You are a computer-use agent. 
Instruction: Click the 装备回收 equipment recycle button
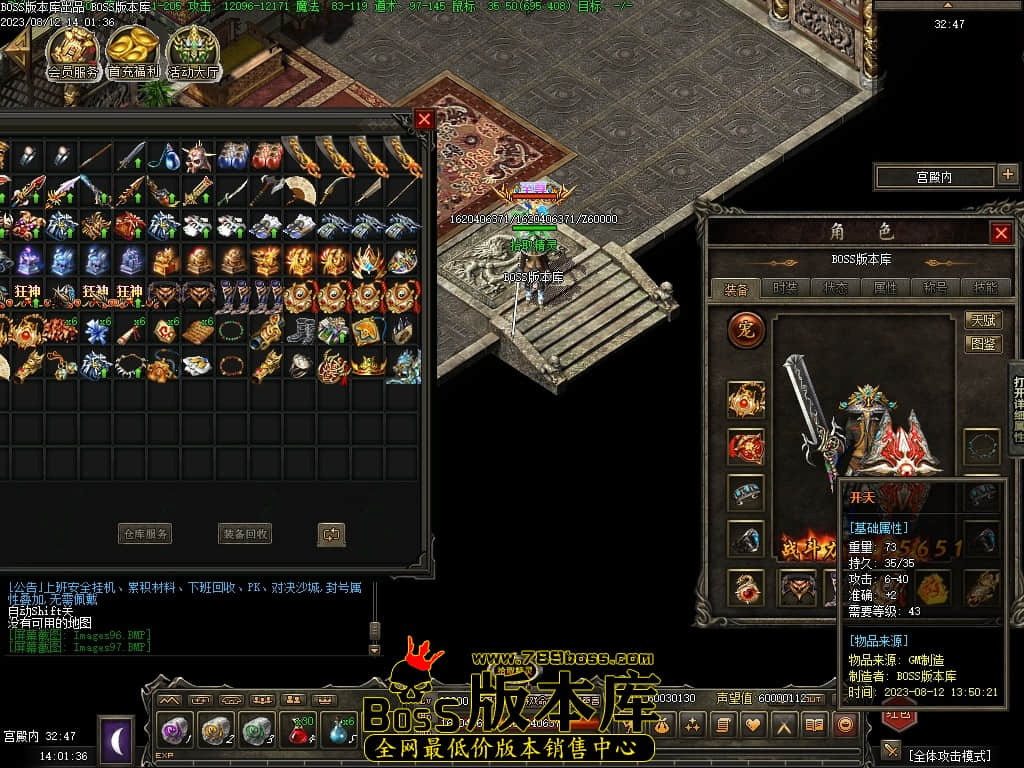coord(244,534)
